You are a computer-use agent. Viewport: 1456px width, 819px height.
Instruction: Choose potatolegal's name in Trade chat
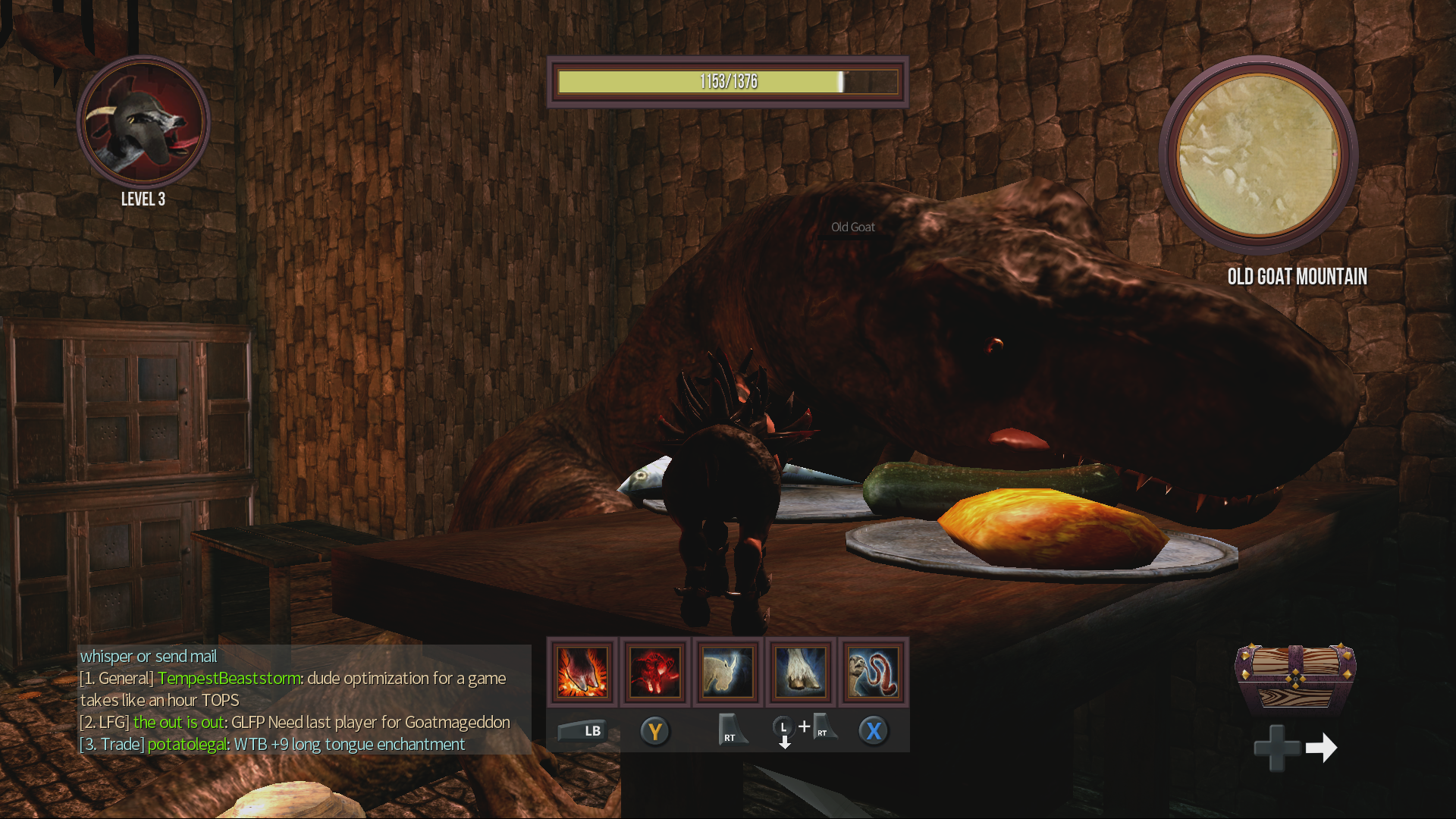tap(187, 745)
